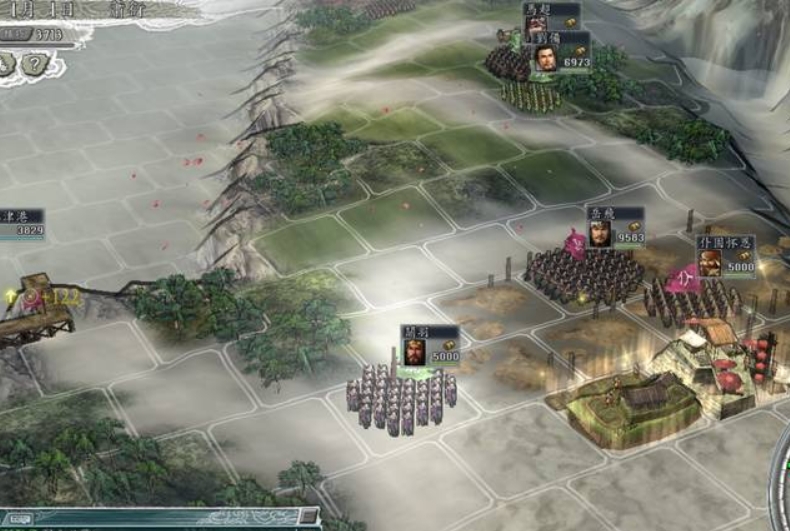Open the question mark help button

click(x=35, y=64)
